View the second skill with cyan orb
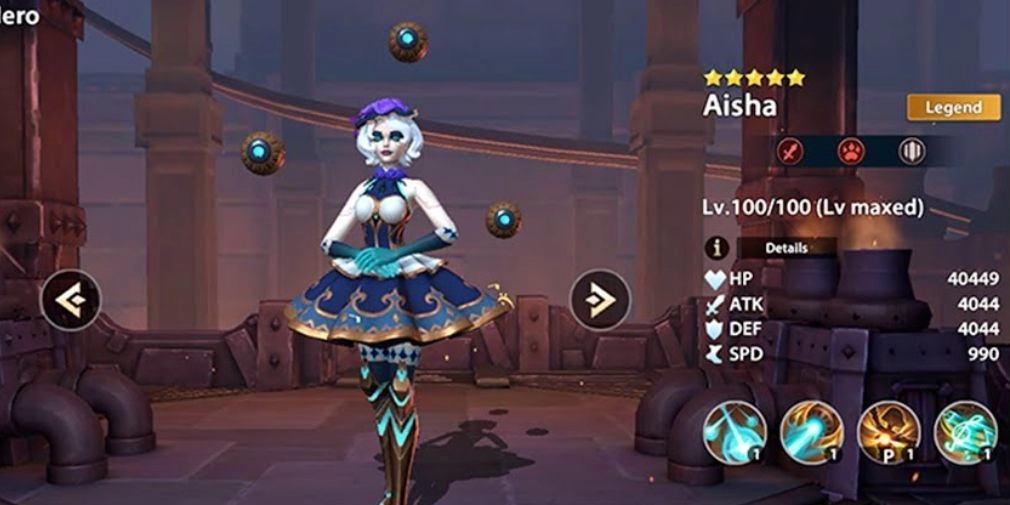Image resolution: width=1010 pixels, height=505 pixels. (811, 432)
